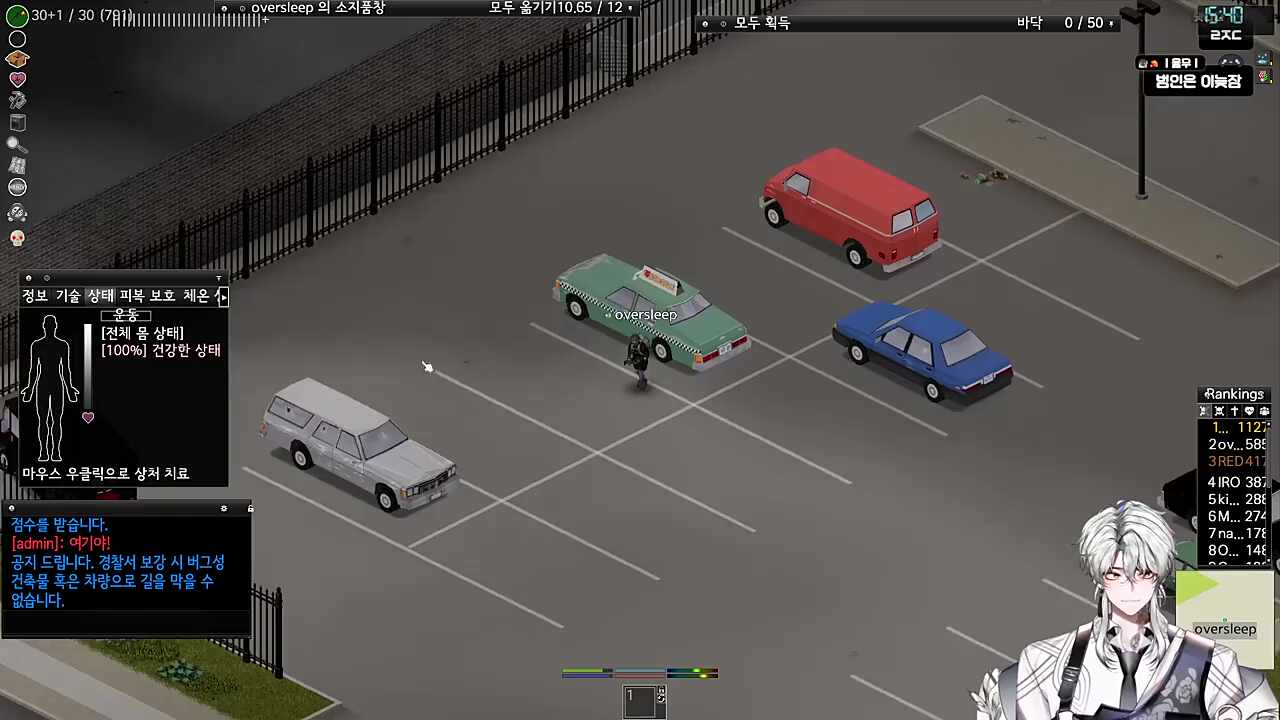Click the skull icon in sidebar
Screen dimensions: 1280x720
[17, 238]
